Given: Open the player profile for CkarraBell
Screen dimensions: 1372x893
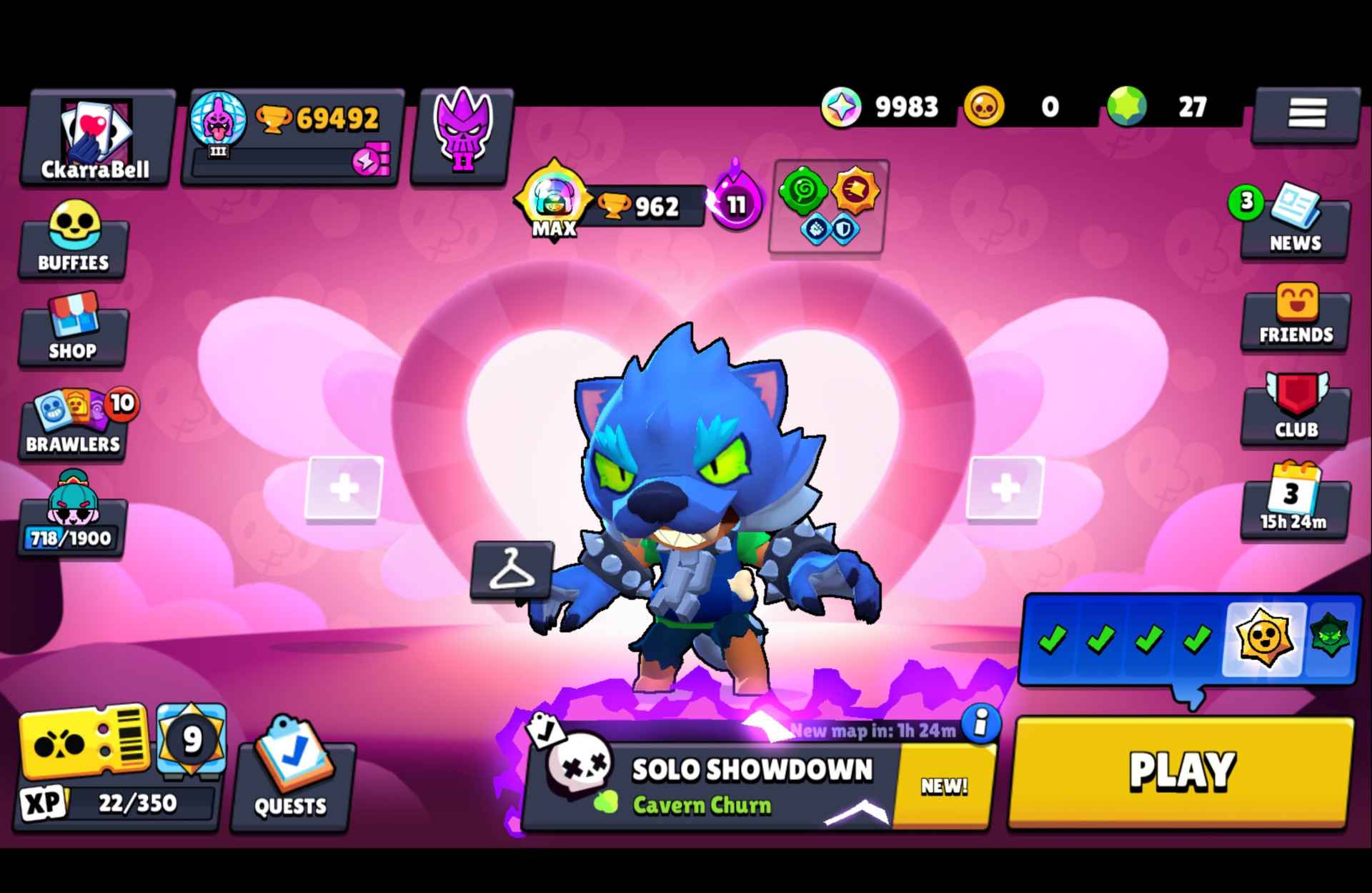Looking at the screenshot, I should (x=96, y=136).
